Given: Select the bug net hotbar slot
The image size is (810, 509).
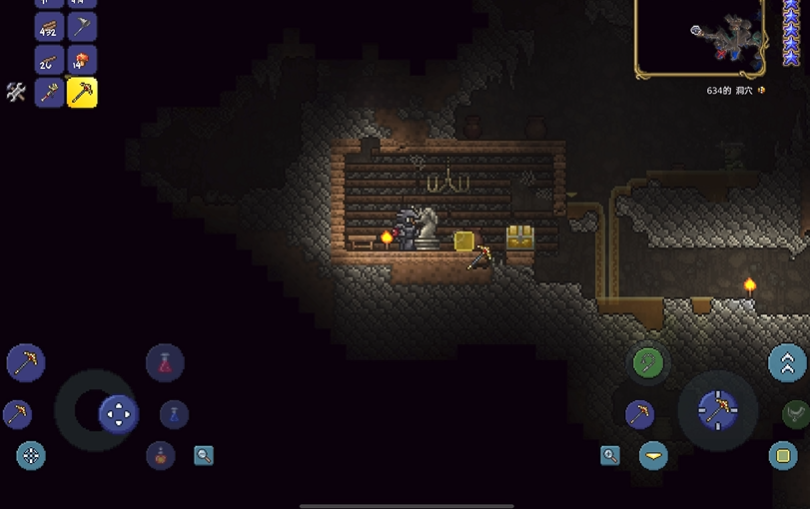Looking at the screenshot, I should (81, 27).
